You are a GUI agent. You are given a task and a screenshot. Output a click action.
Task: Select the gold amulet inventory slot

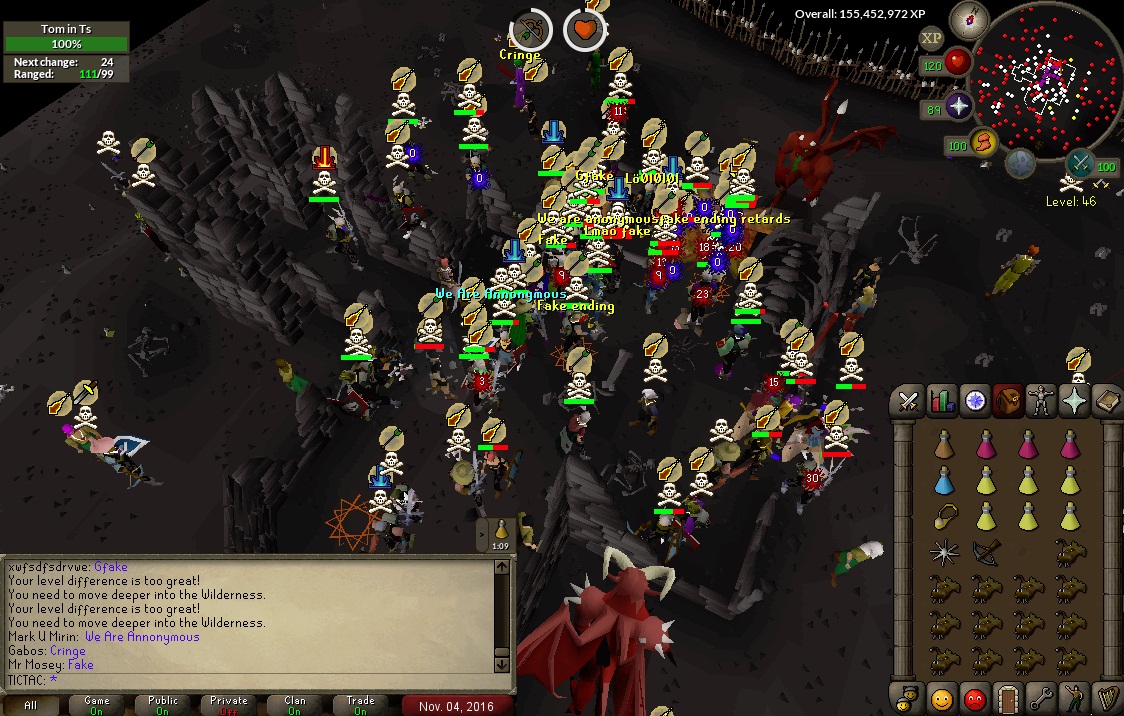944,517
